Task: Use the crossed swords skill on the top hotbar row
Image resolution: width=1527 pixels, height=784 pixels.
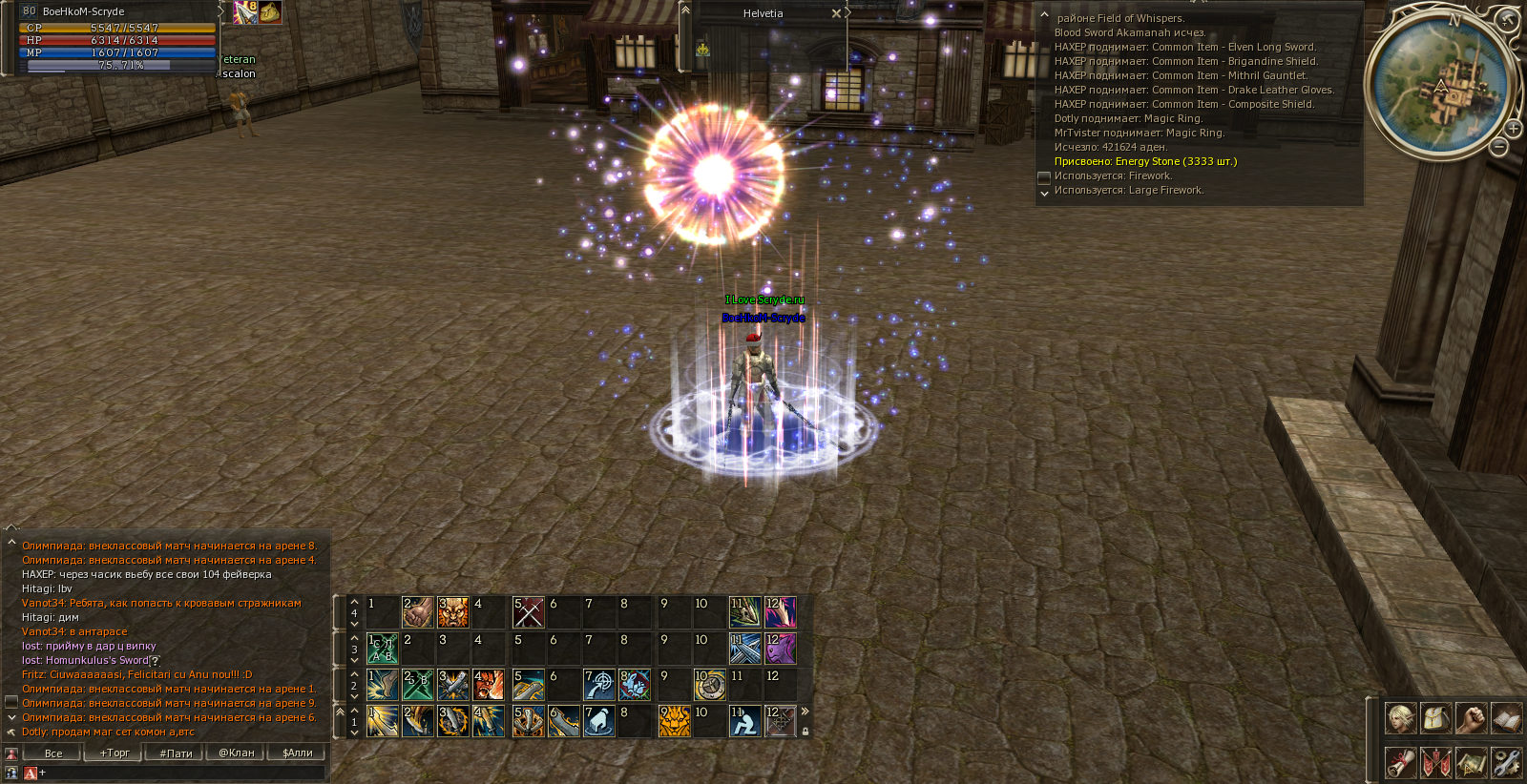Action: [529, 611]
